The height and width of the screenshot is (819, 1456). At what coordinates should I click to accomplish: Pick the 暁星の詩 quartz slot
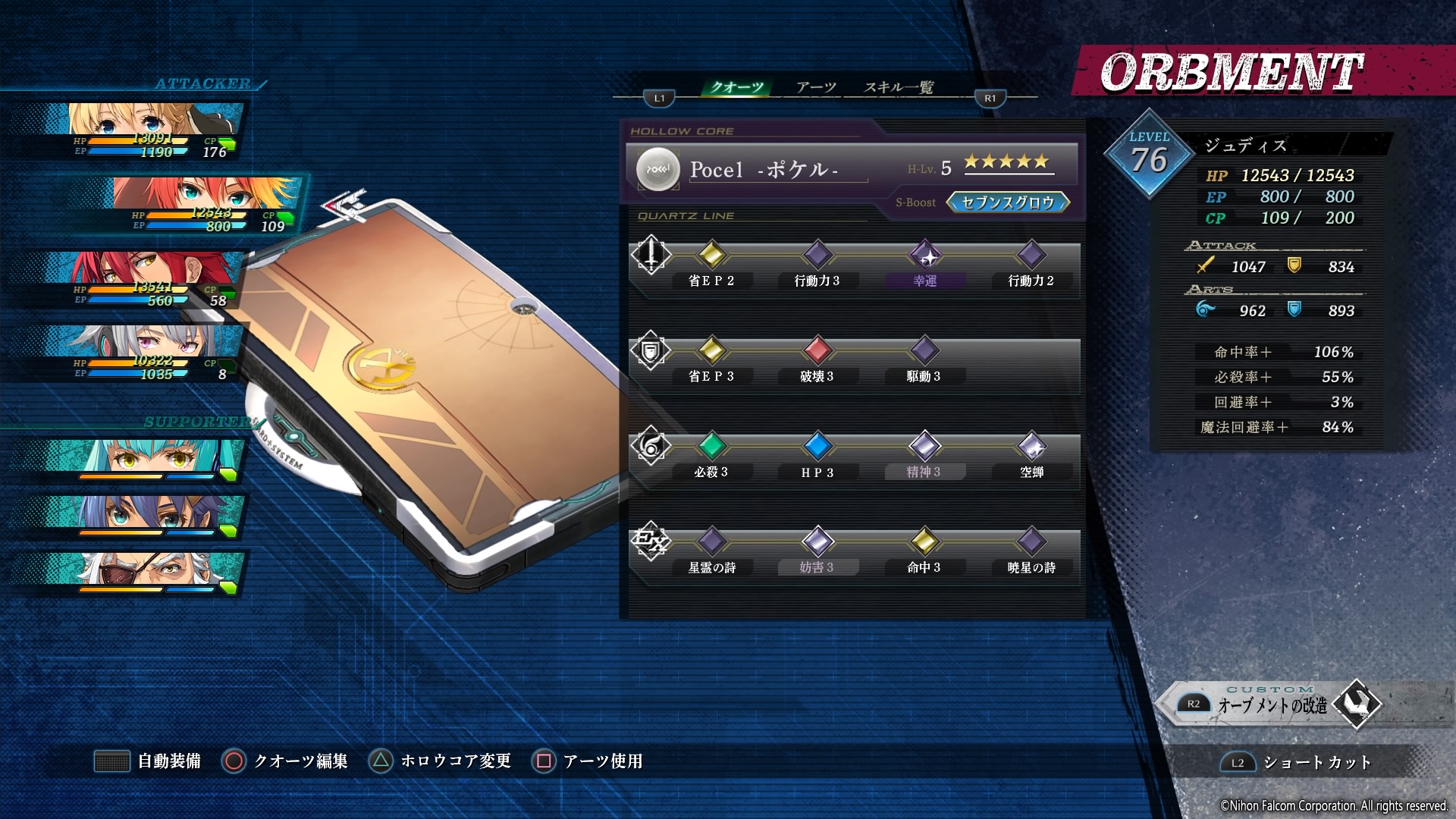[x=1031, y=542]
